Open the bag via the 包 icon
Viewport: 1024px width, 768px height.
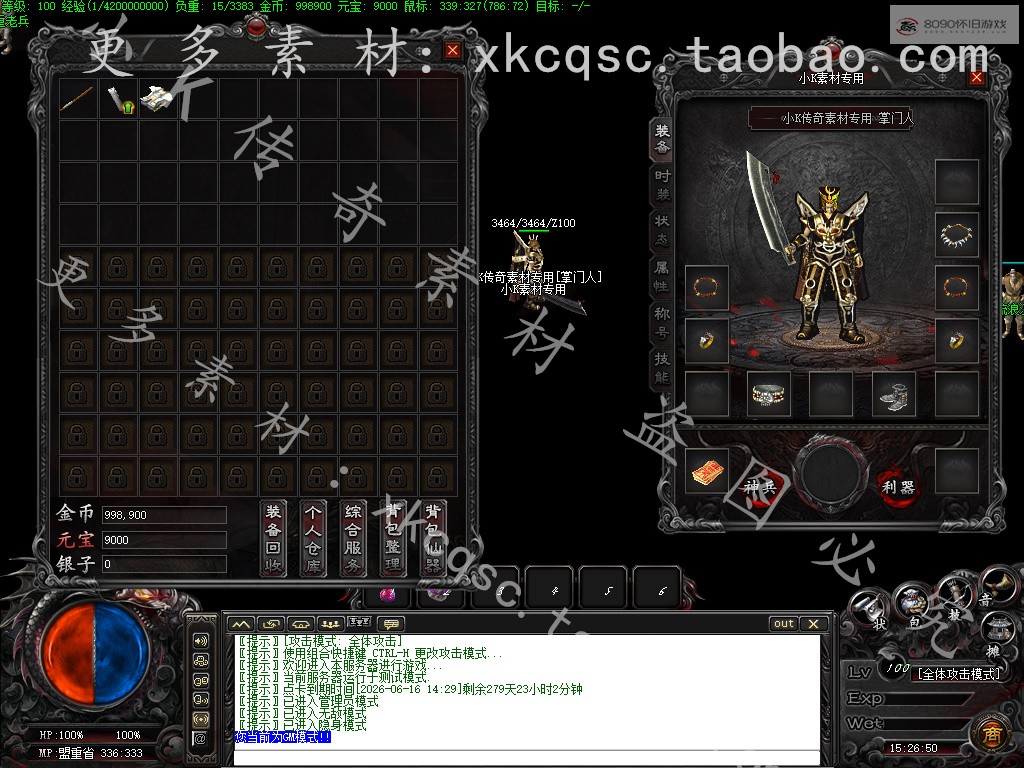tap(912, 605)
